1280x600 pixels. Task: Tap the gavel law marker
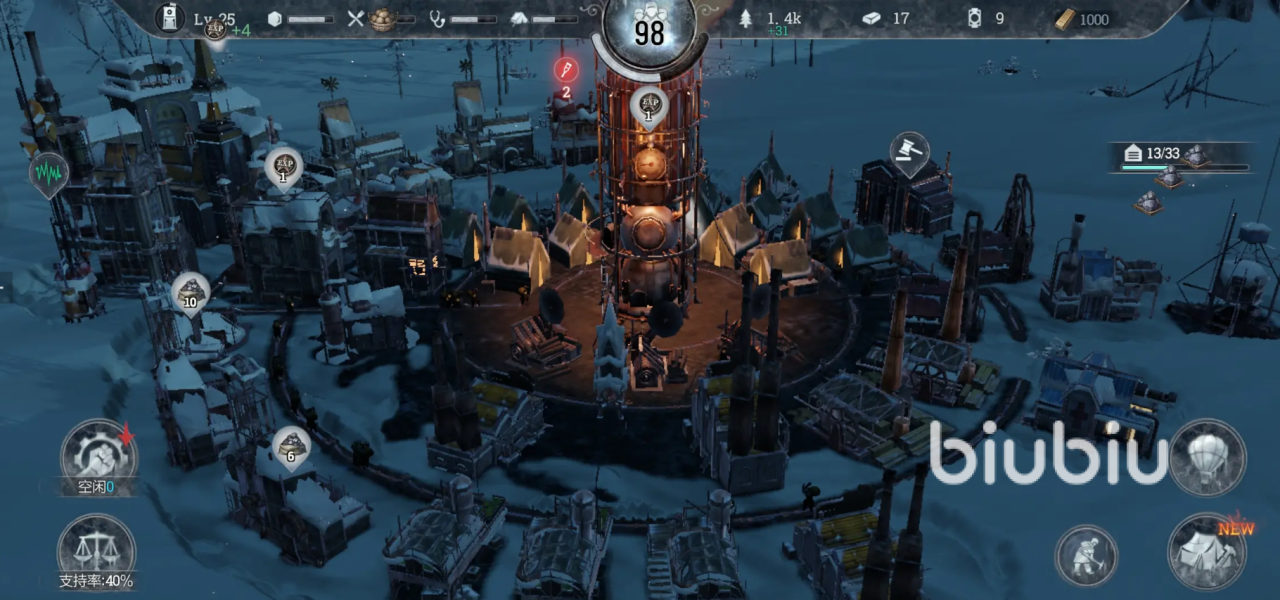[909, 153]
